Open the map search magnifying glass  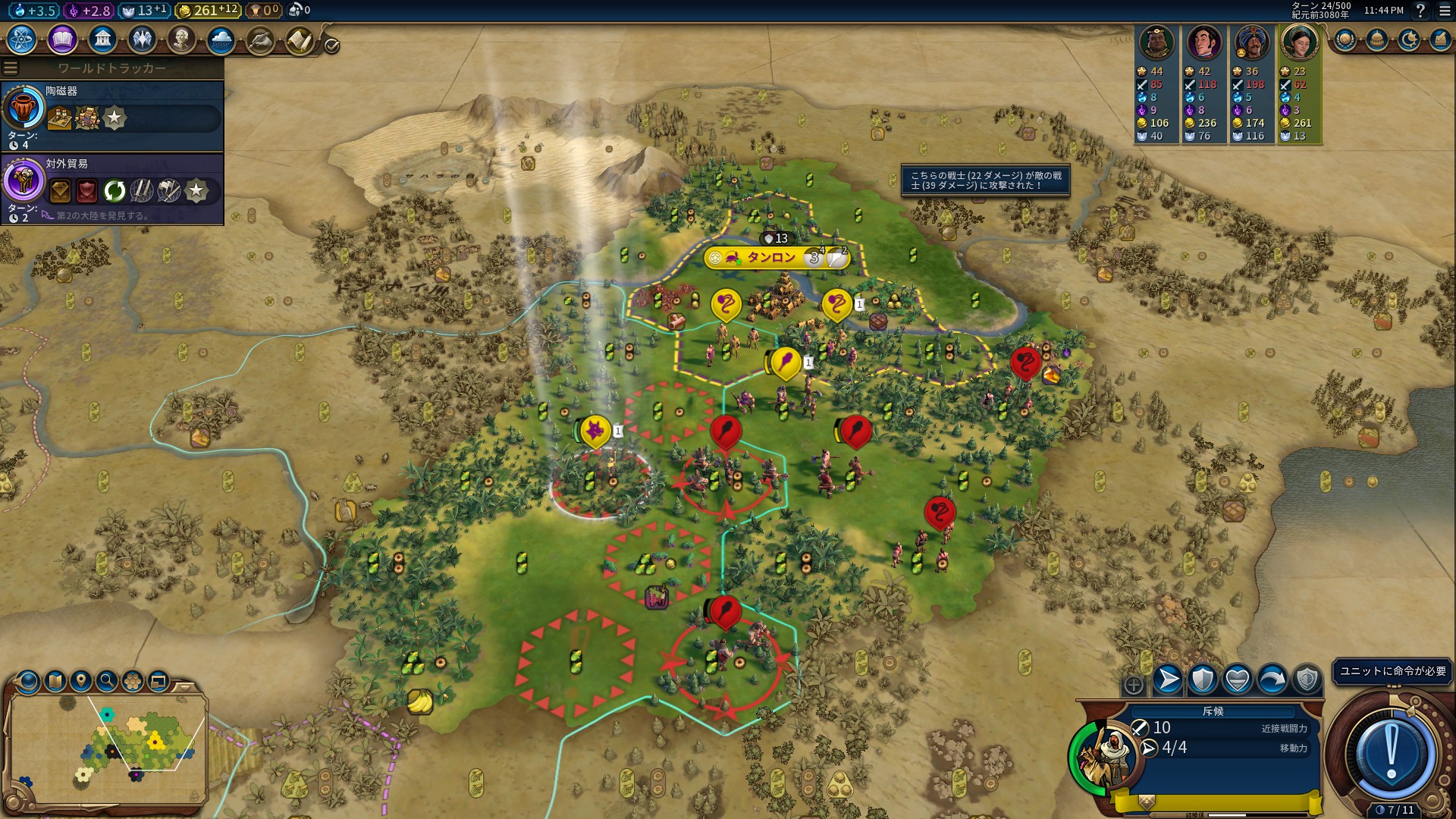[x=107, y=681]
